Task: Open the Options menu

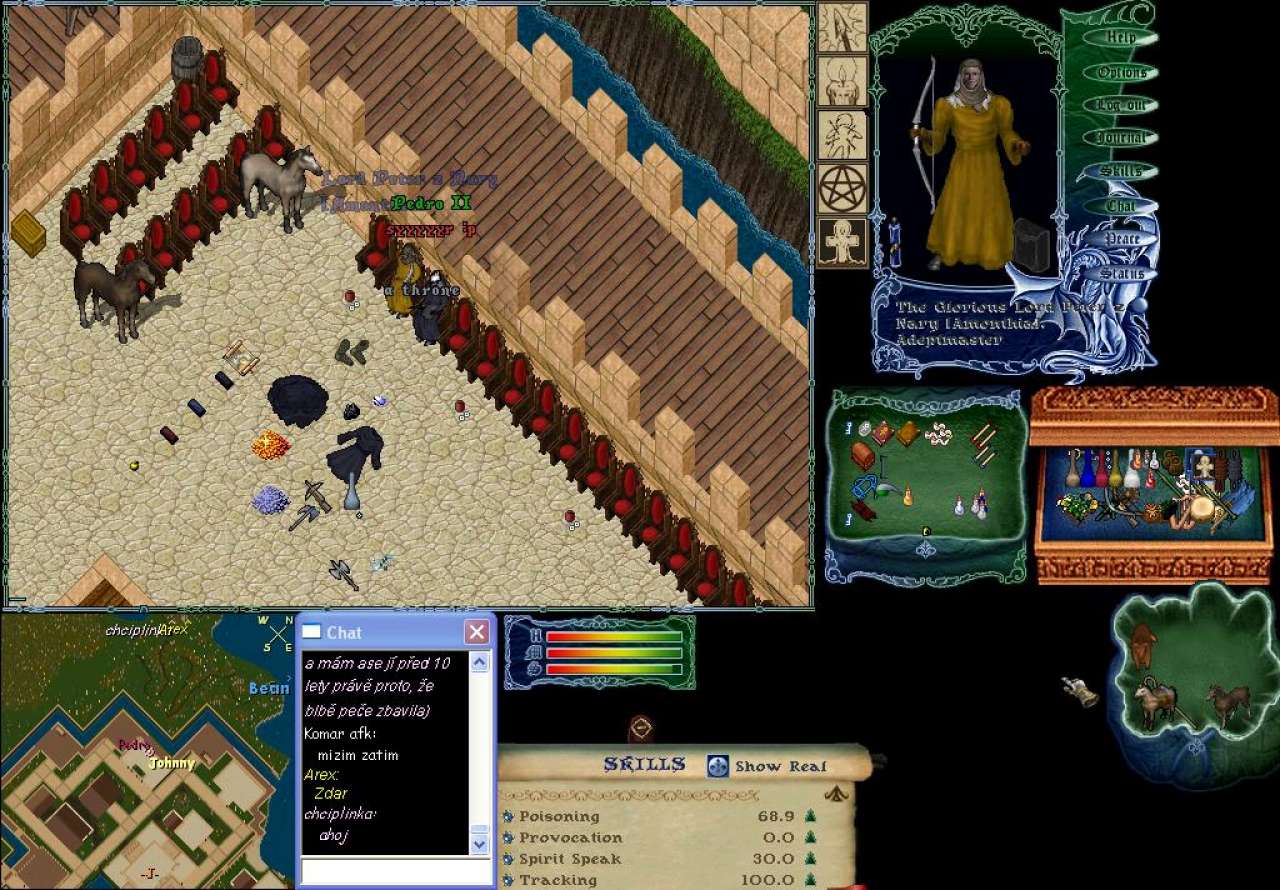Action: (1122, 72)
